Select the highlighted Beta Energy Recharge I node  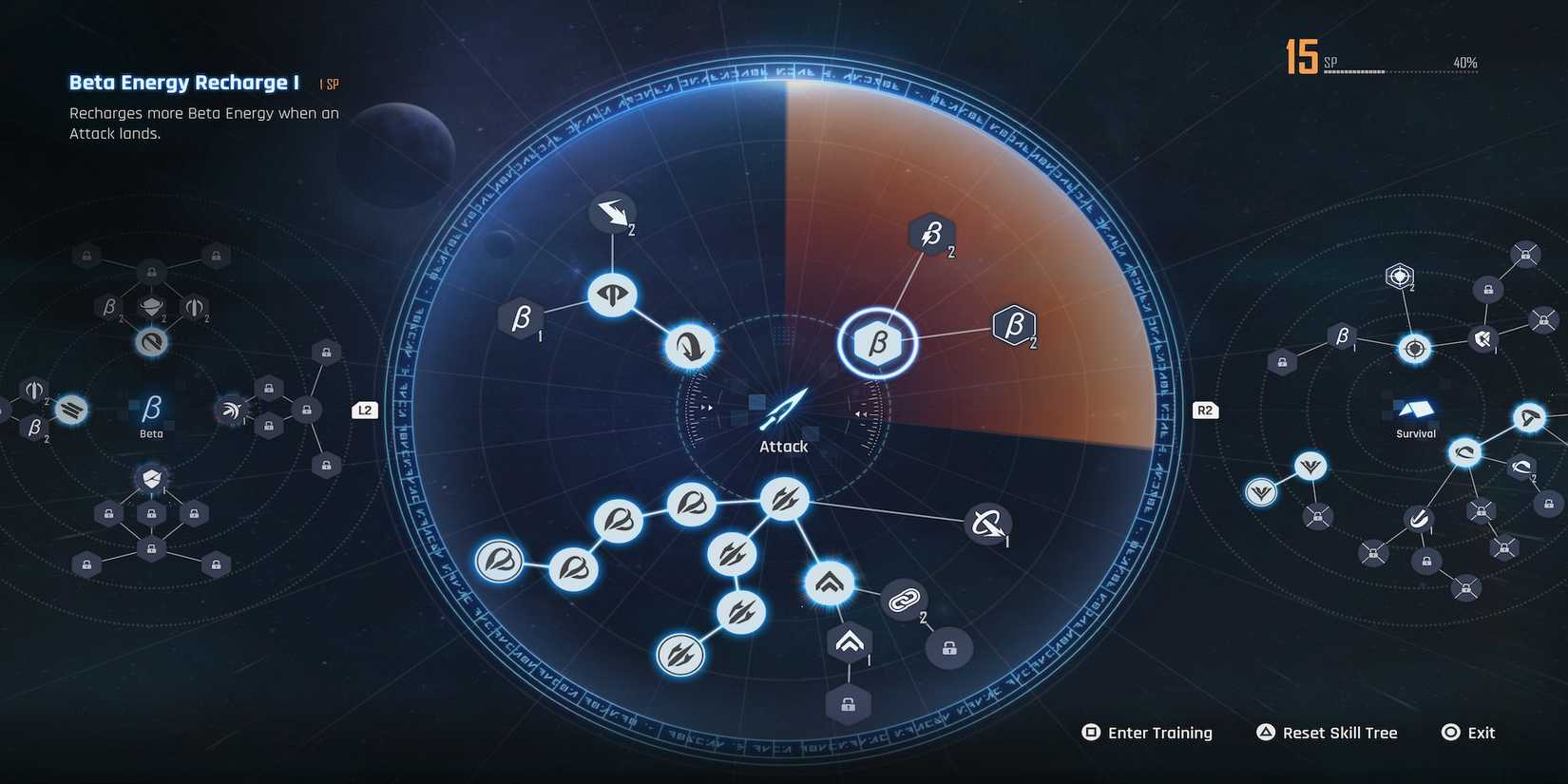pos(878,344)
